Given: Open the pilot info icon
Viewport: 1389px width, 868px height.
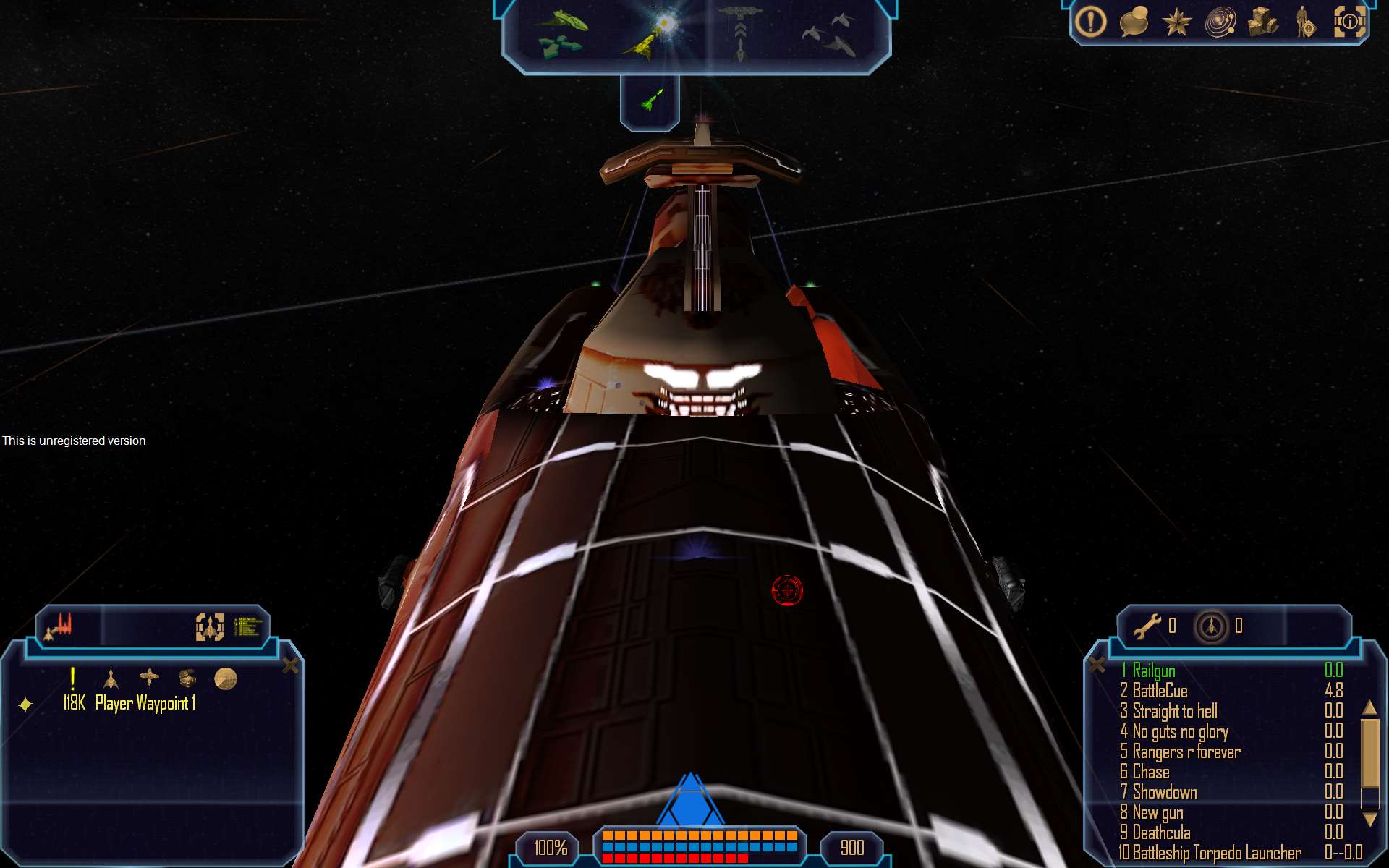Looking at the screenshot, I should click(1306, 22).
